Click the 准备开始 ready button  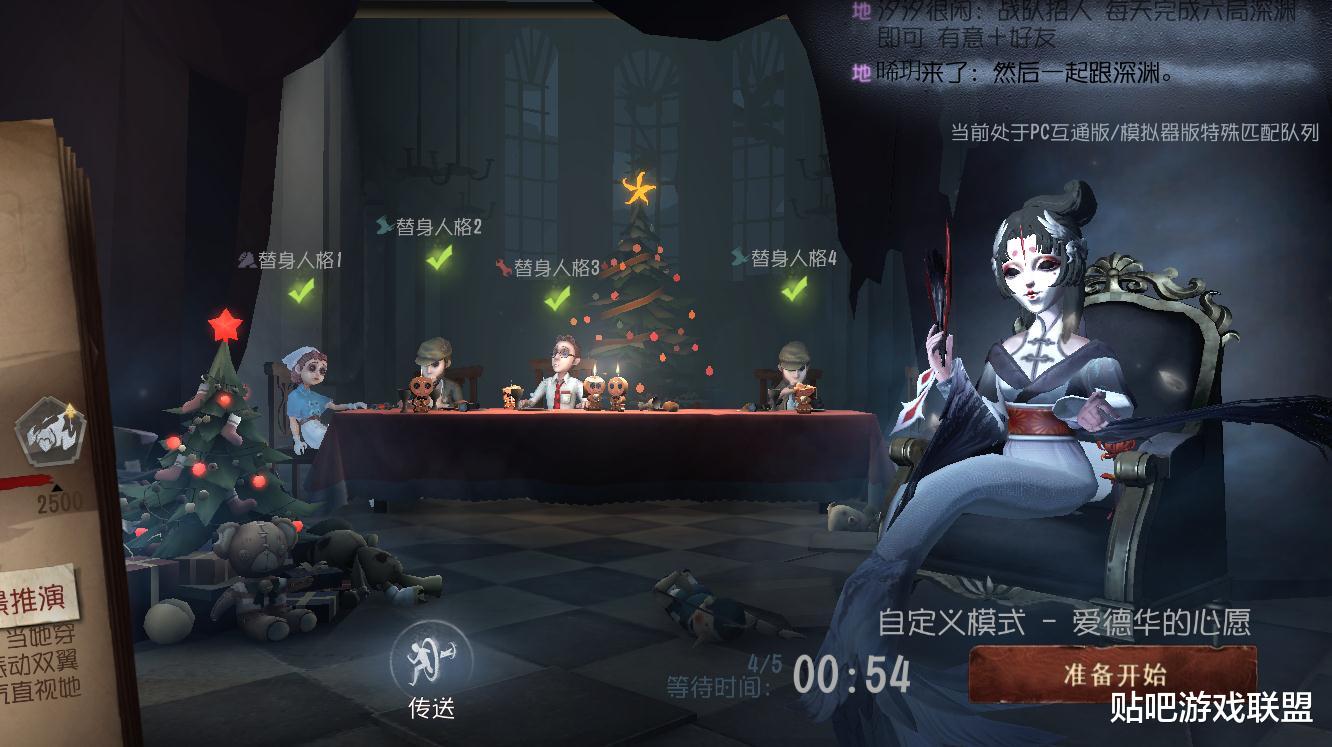[x=1112, y=674]
